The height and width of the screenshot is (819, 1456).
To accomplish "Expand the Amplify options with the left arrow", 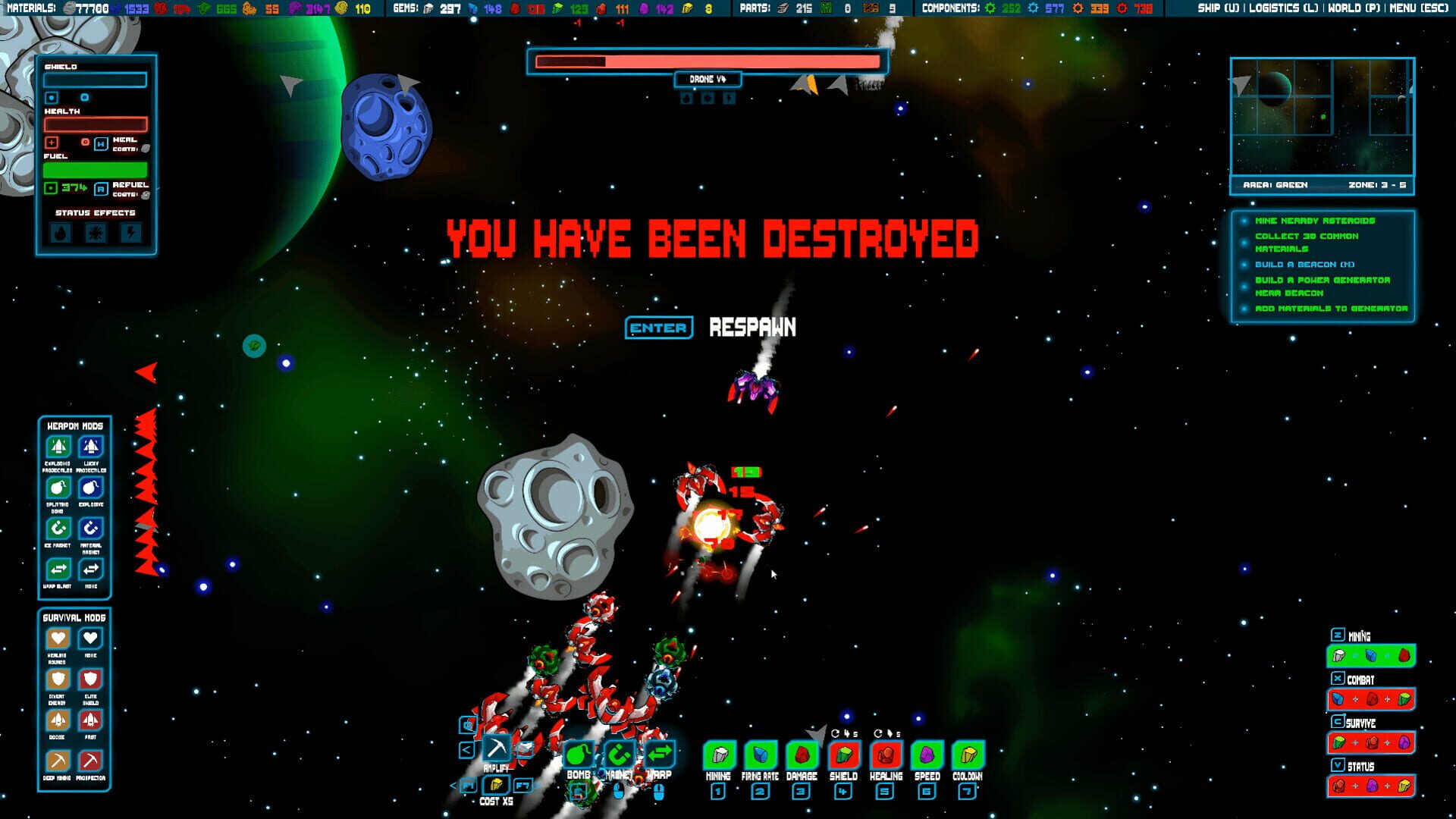I will [x=466, y=749].
